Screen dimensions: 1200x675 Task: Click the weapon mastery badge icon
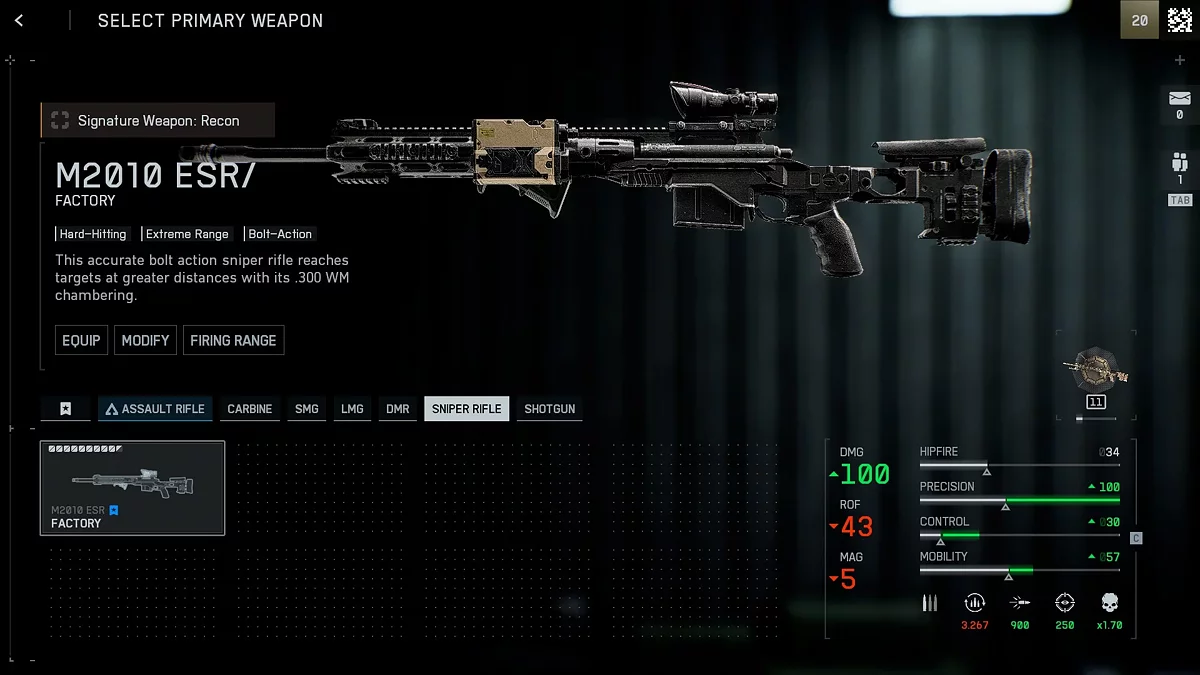1096,370
